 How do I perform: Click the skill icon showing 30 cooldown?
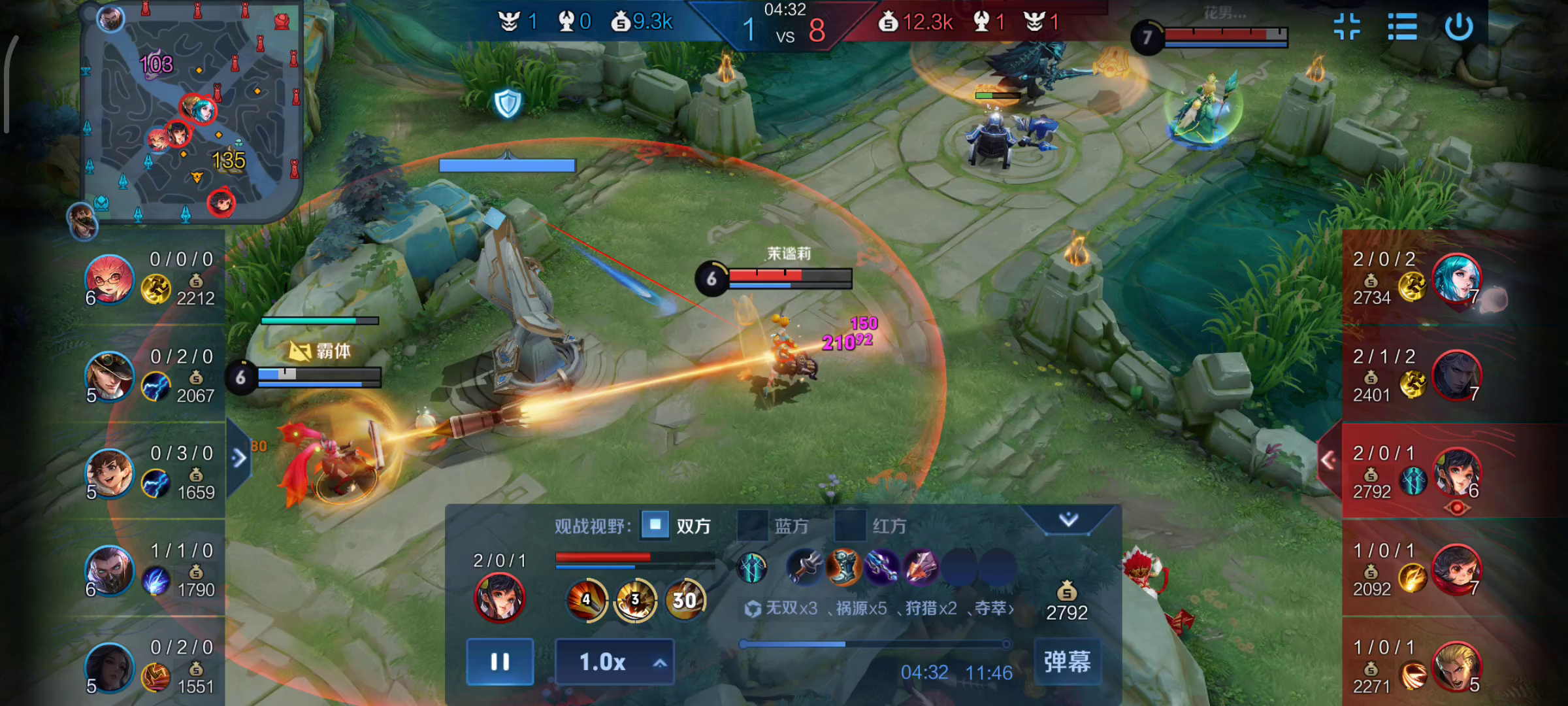pos(684,599)
